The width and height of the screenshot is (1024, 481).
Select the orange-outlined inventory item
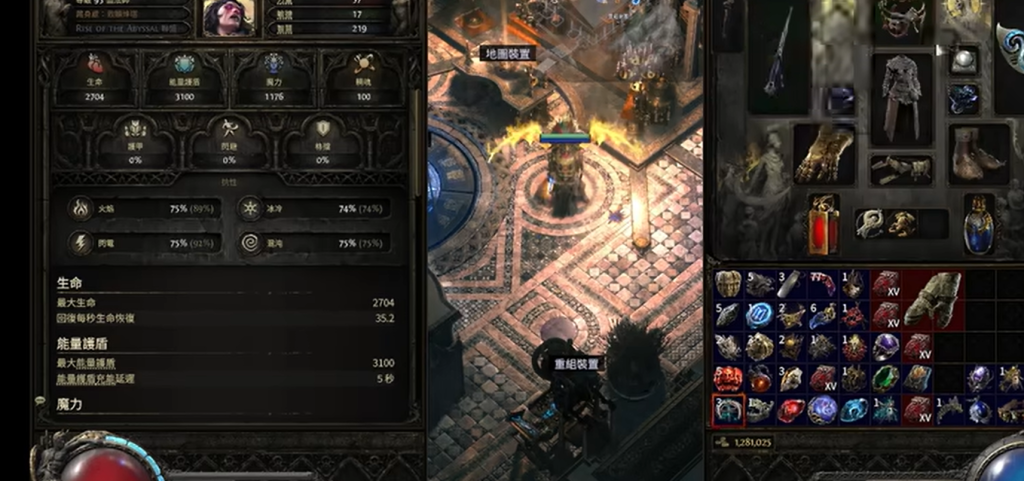[727, 409]
